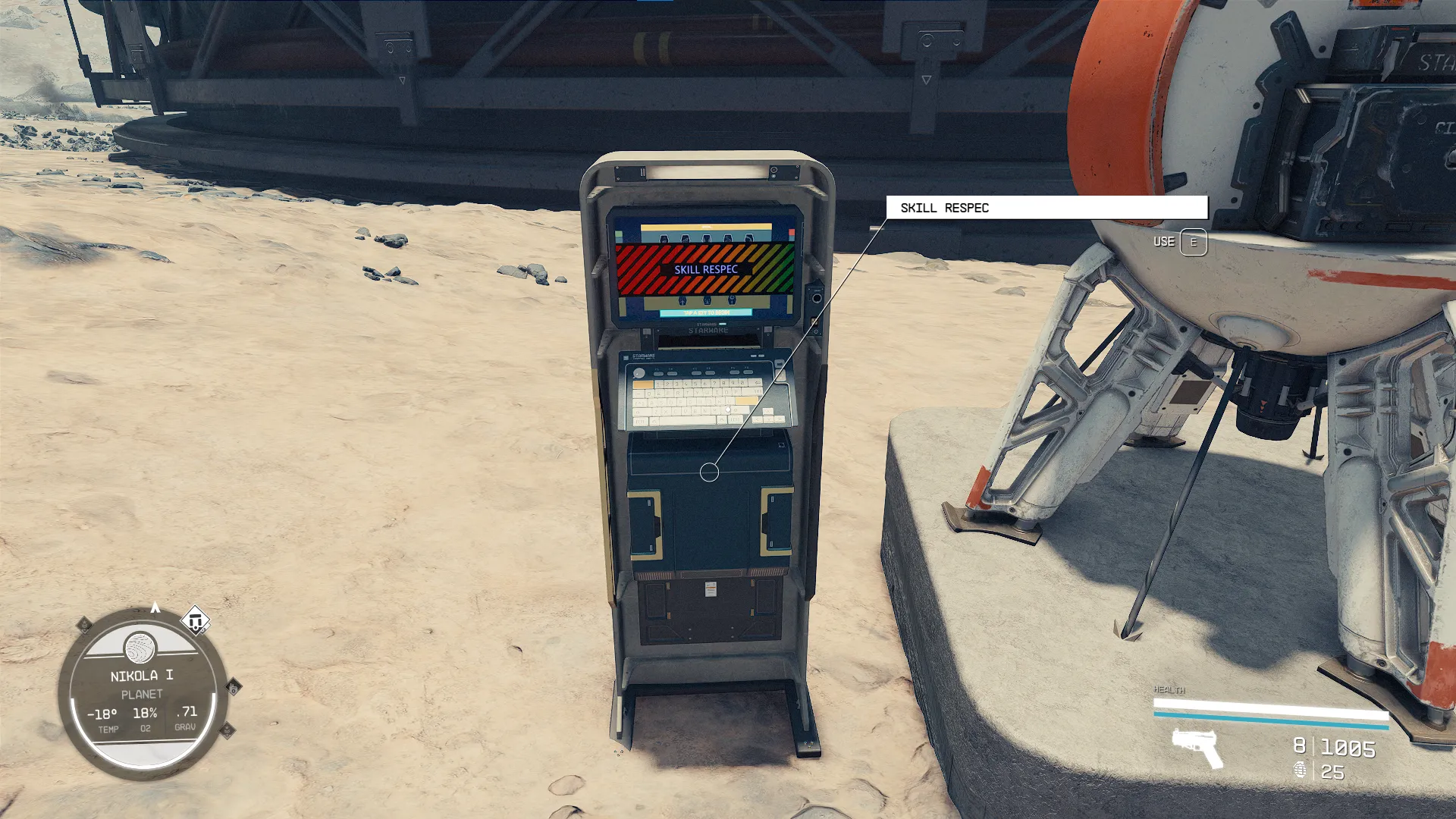The image size is (1456, 819).
Task: Click the grenade icon beside the count
Action: pyautogui.click(x=1300, y=770)
